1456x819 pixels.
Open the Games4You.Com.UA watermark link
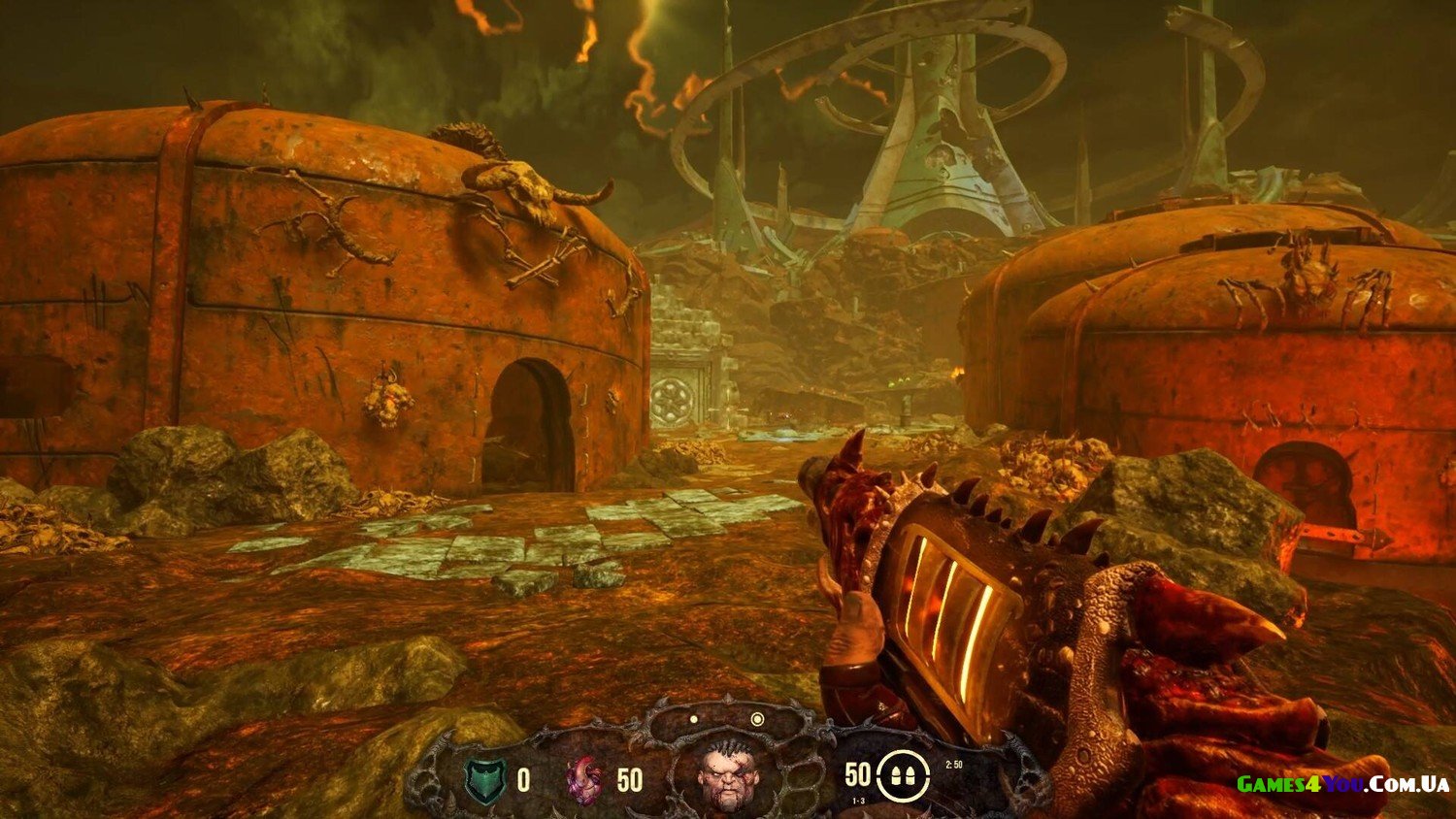1342,784
